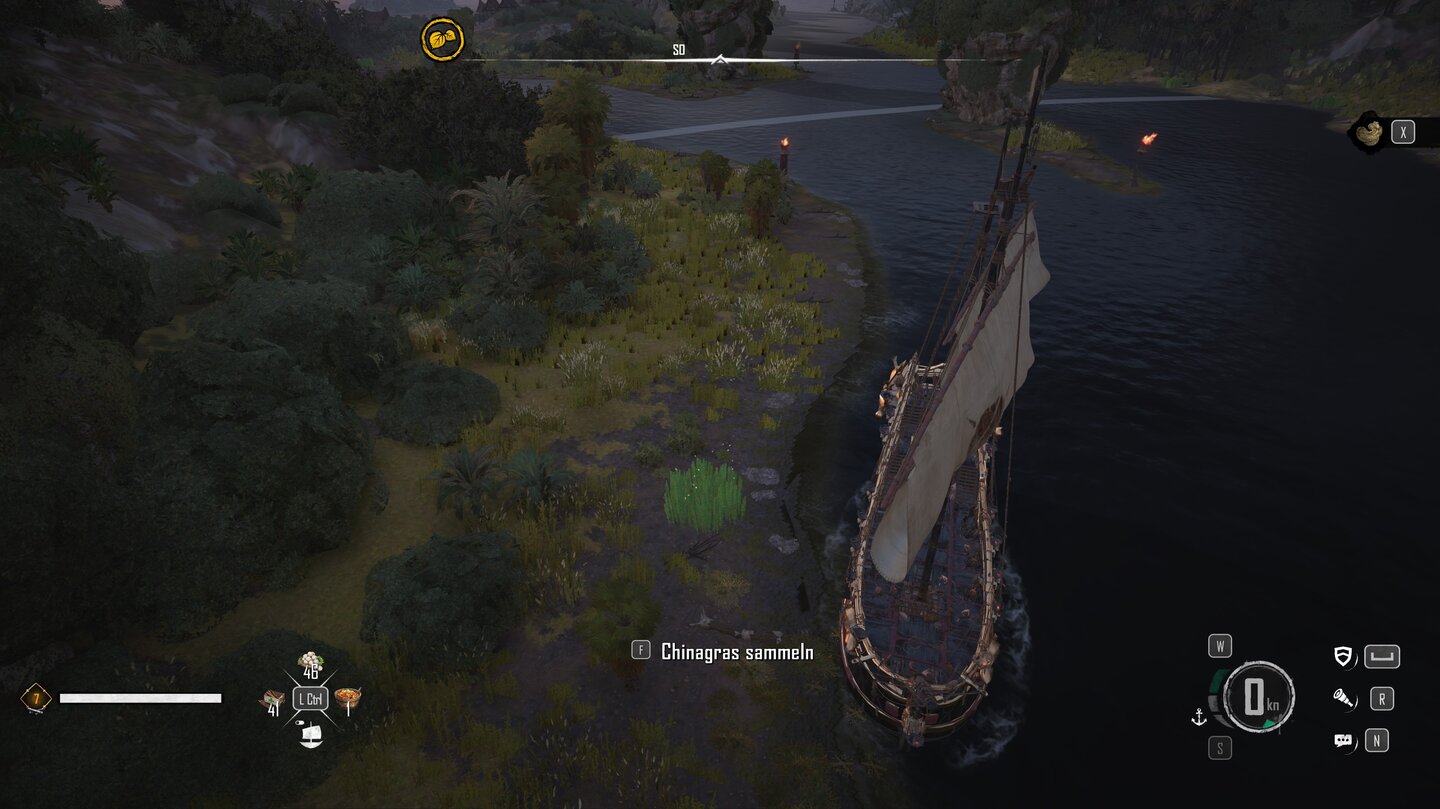Click the supply crate icon showing 41
The image size is (1440, 809).
pyautogui.click(x=272, y=699)
